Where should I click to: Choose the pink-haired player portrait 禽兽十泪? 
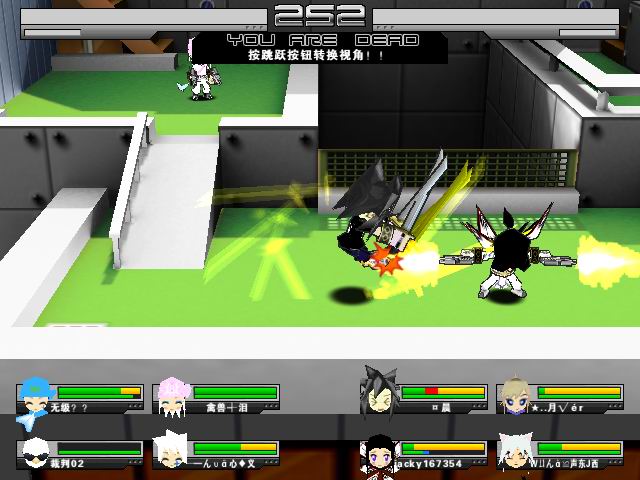pos(172,395)
